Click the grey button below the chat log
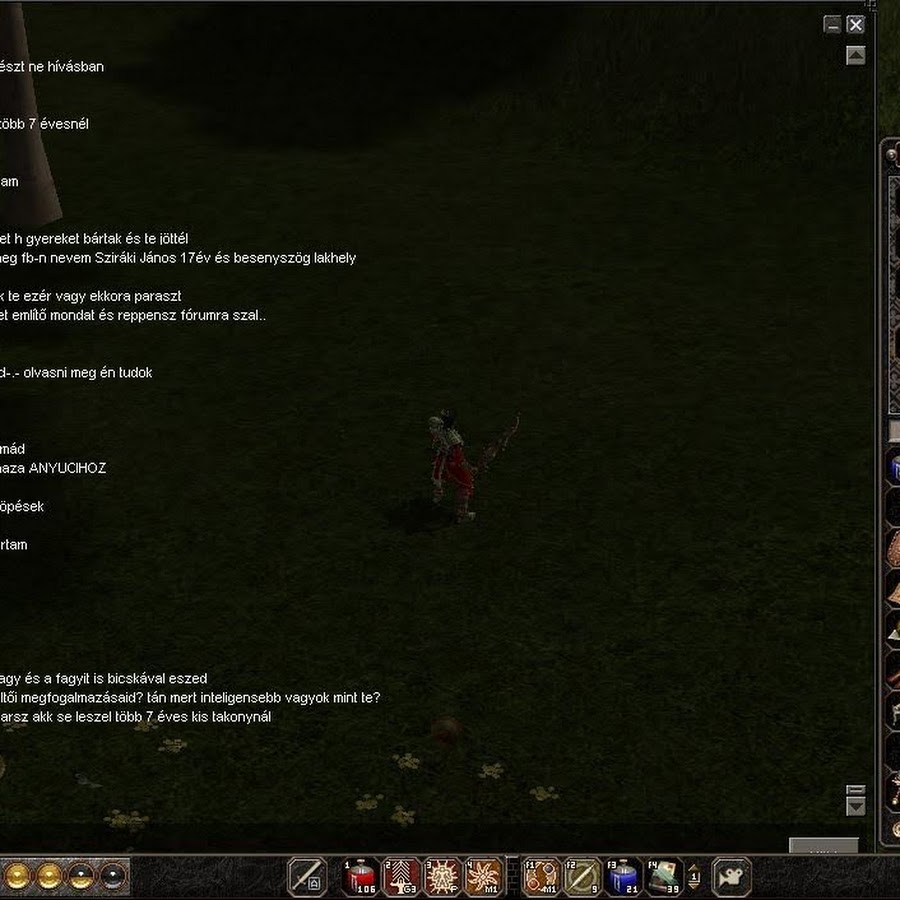Screen dimensions: 900x900 (823, 846)
